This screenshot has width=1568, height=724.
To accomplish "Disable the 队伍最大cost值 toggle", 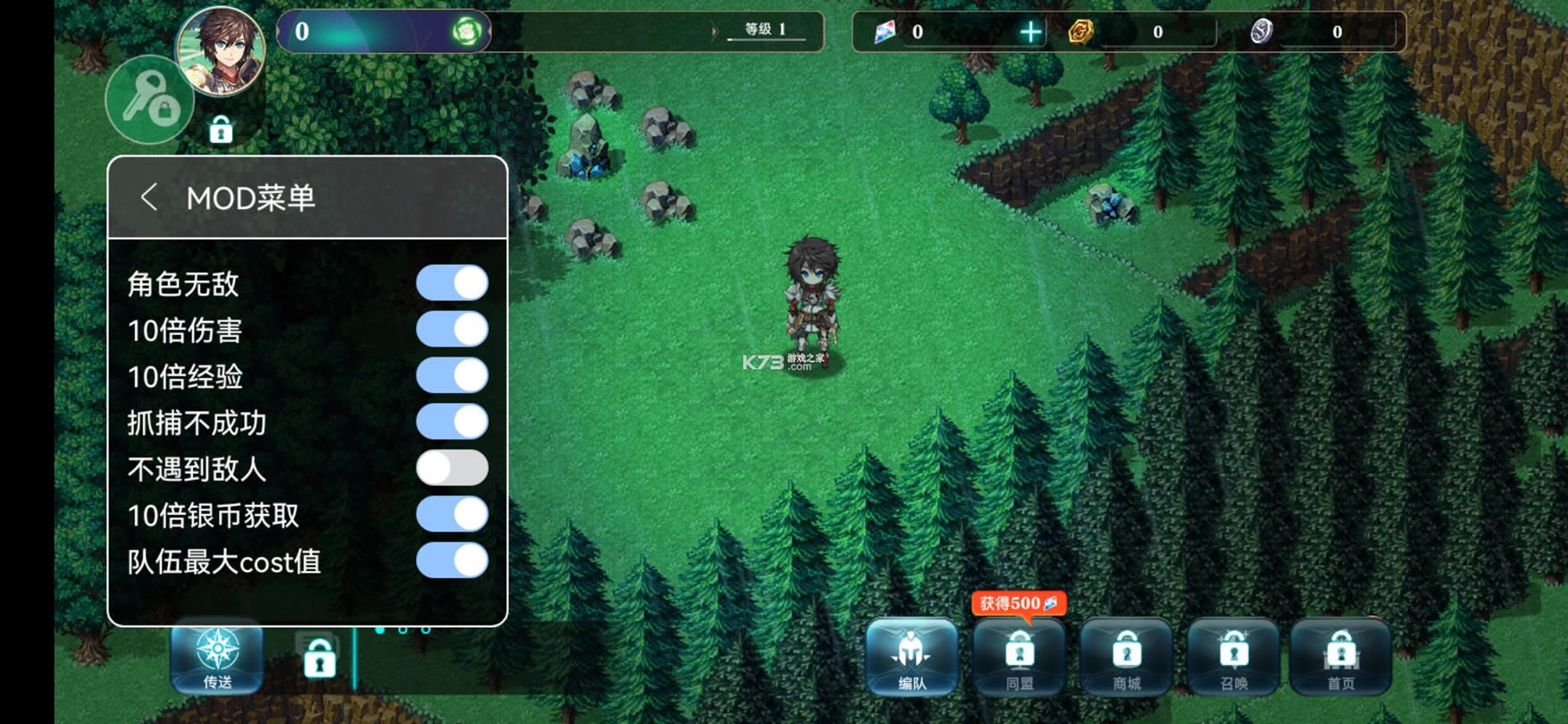I will pos(452,561).
